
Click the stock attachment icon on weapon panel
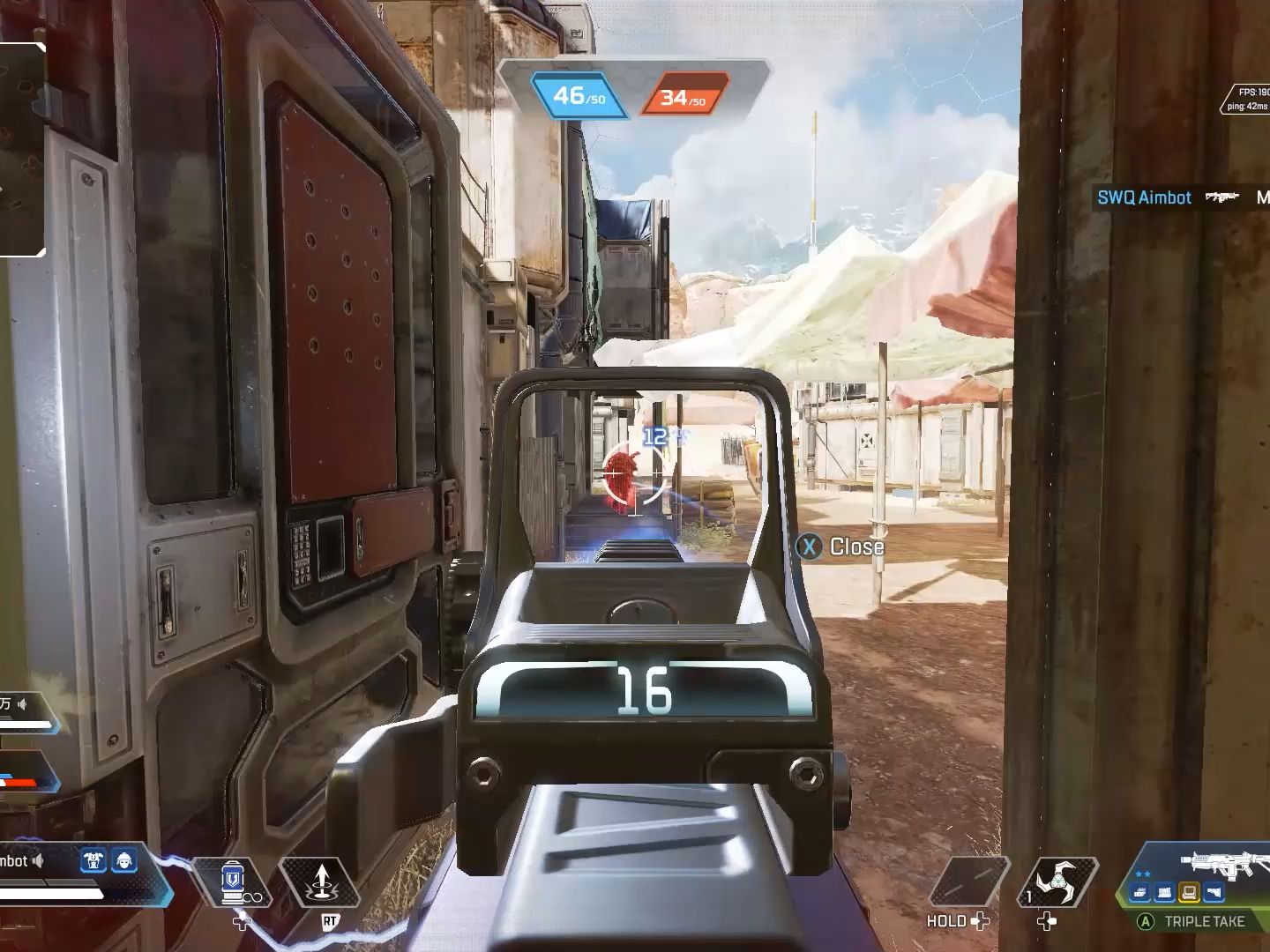tap(1214, 894)
